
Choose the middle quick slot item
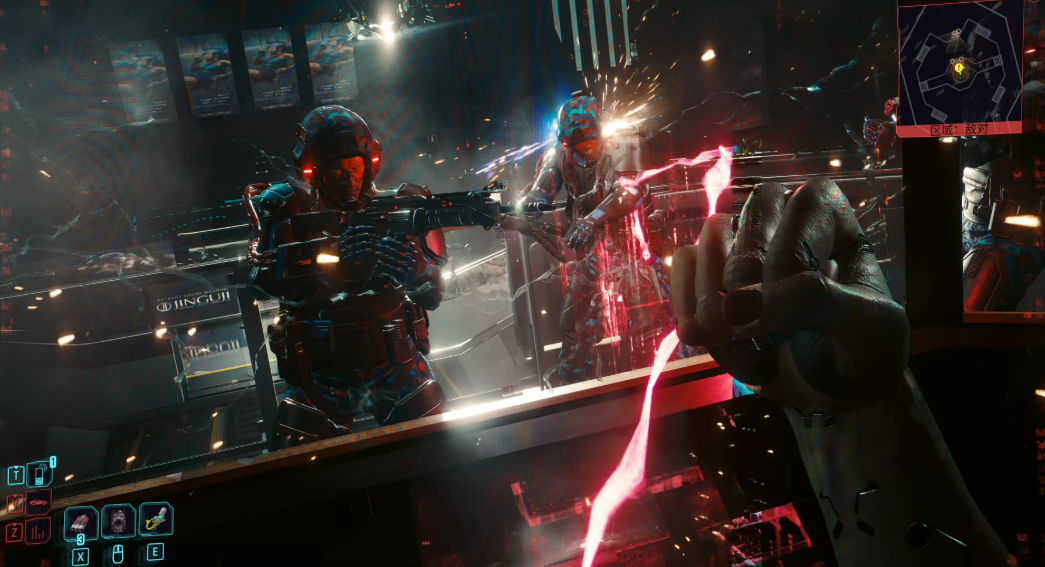tap(118, 520)
